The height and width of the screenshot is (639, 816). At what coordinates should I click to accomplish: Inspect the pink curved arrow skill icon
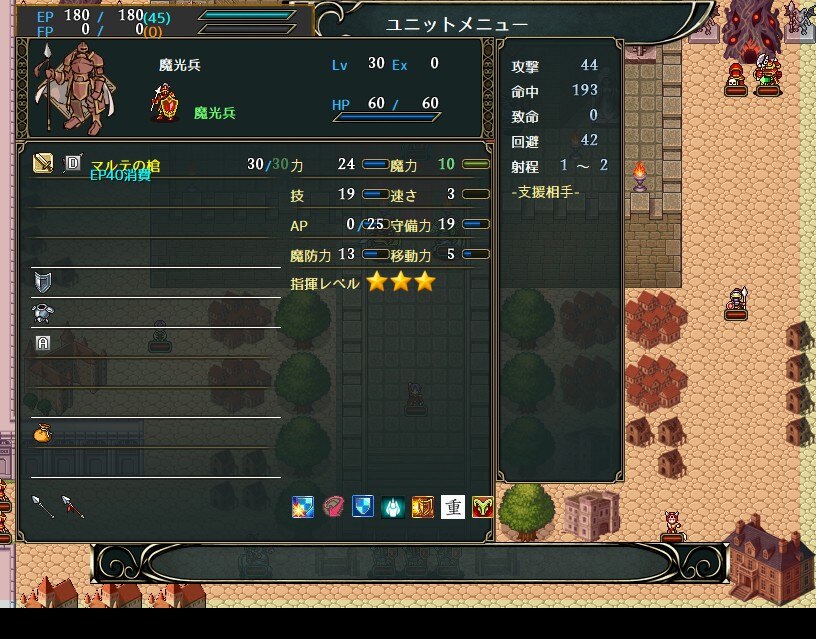pos(333,507)
